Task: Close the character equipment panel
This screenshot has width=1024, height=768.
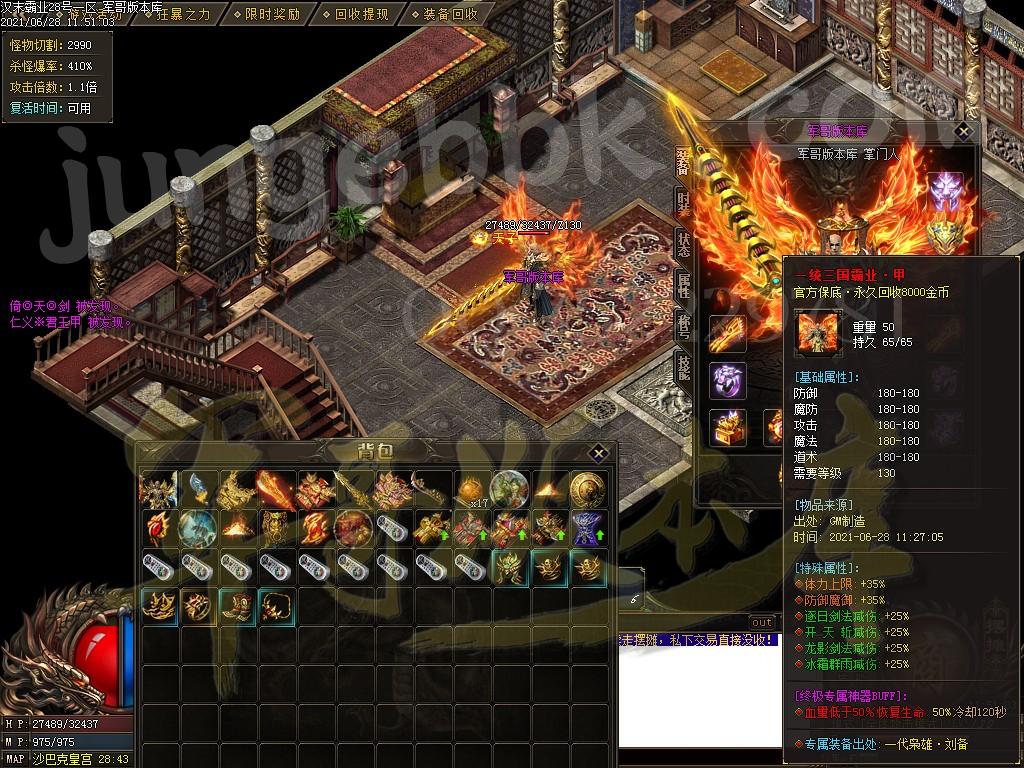Action: (963, 131)
